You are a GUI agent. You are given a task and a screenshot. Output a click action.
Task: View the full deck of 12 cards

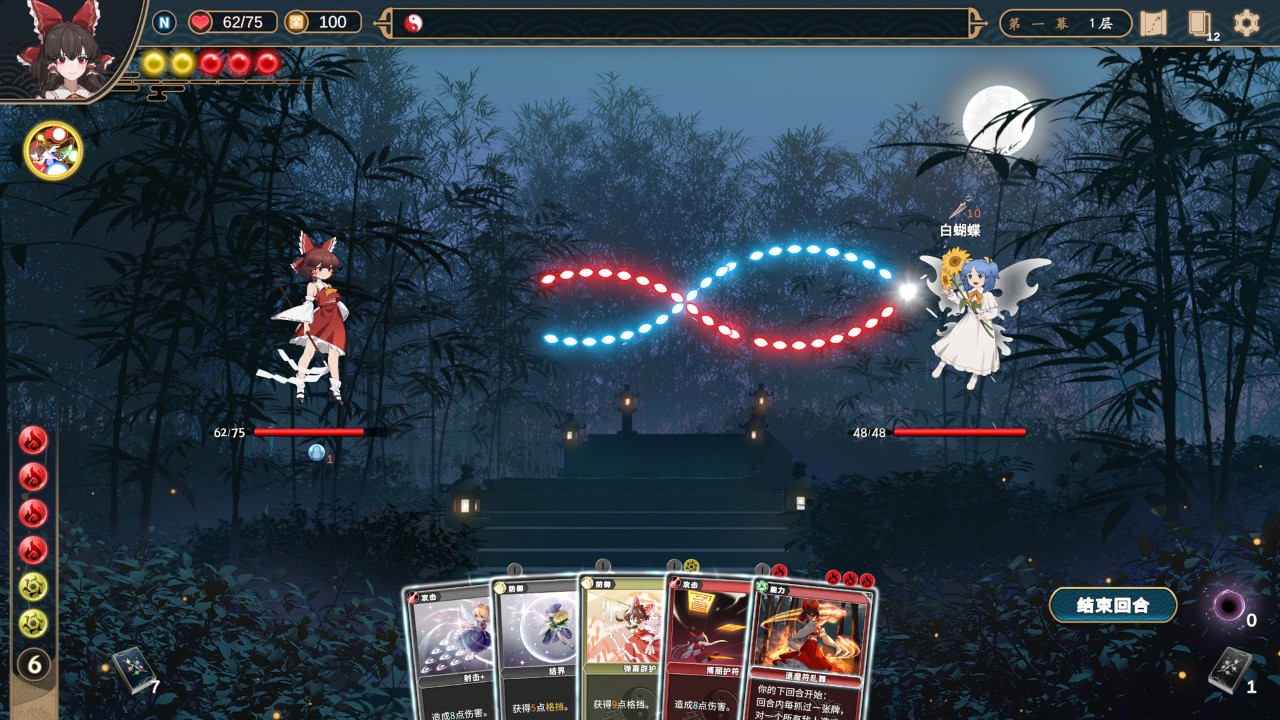[1200, 24]
